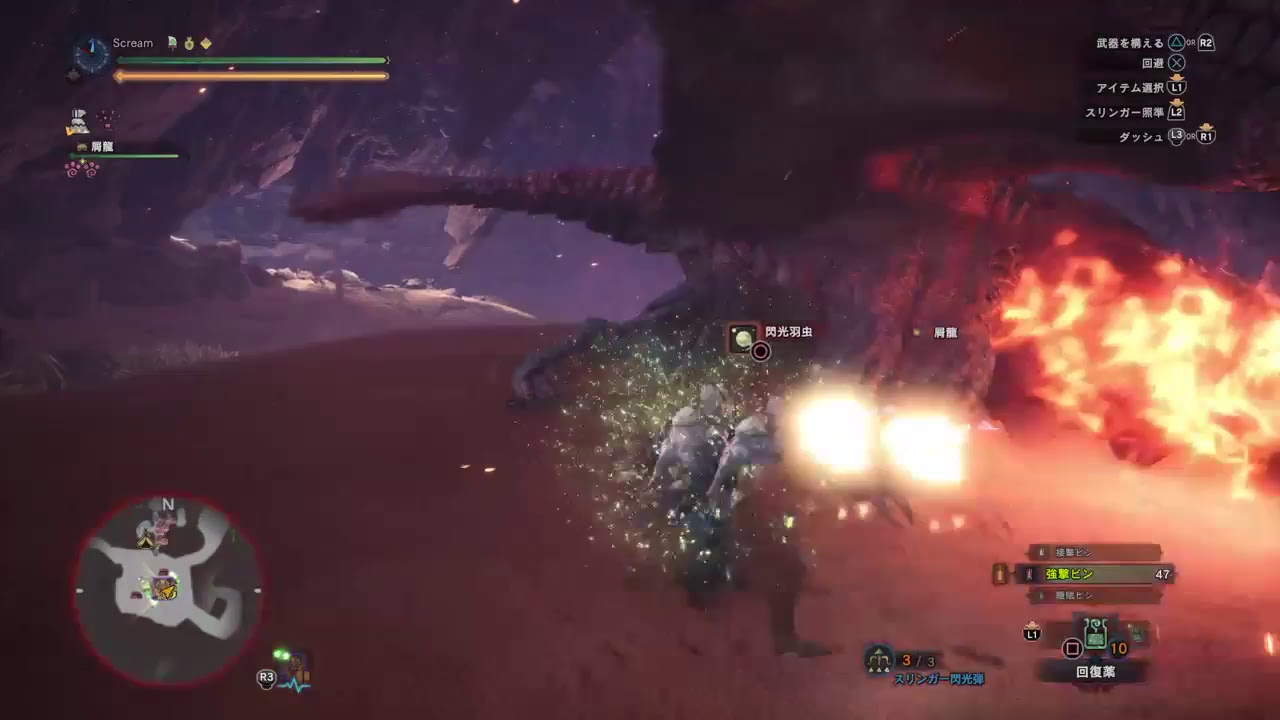Viewport: 1280px width, 720px height.
Task: Click the 閃光羽虫 flash bug target marker
Action: [x=743, y=340]
